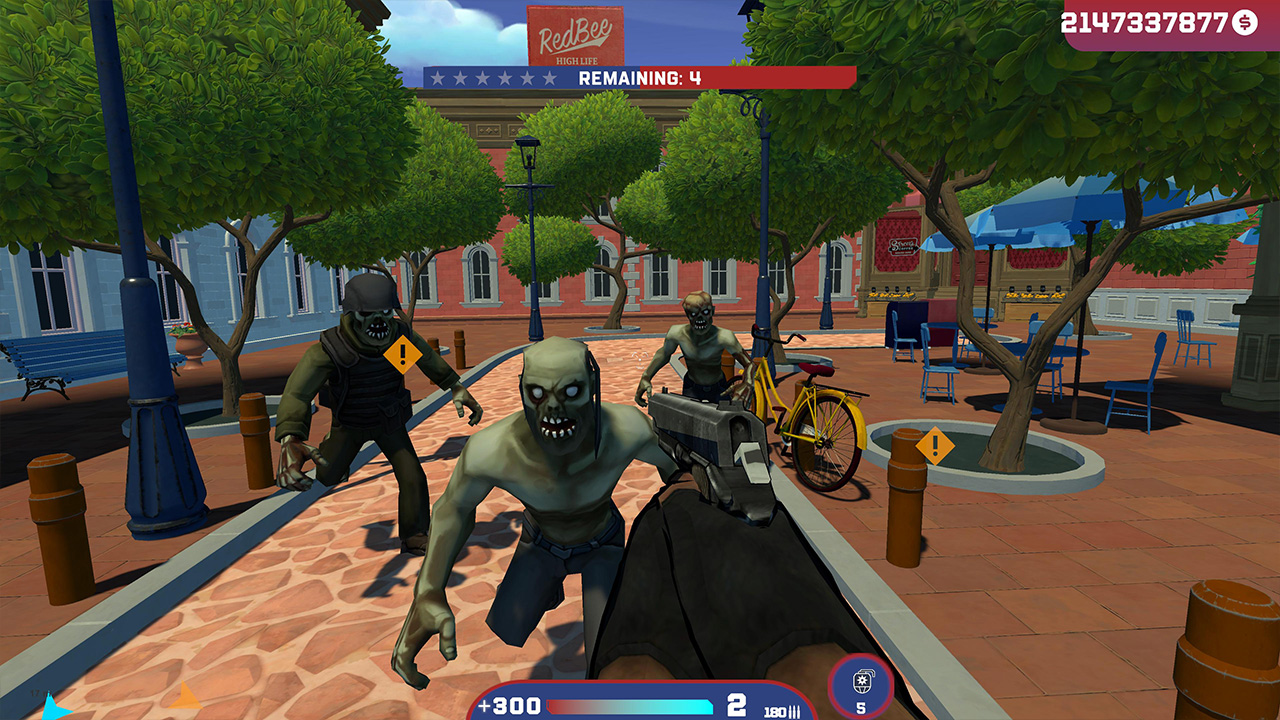Screen dimensions: 1280x720
Task: Expand the bottom HUD status bar
Action: pos(640,705)
